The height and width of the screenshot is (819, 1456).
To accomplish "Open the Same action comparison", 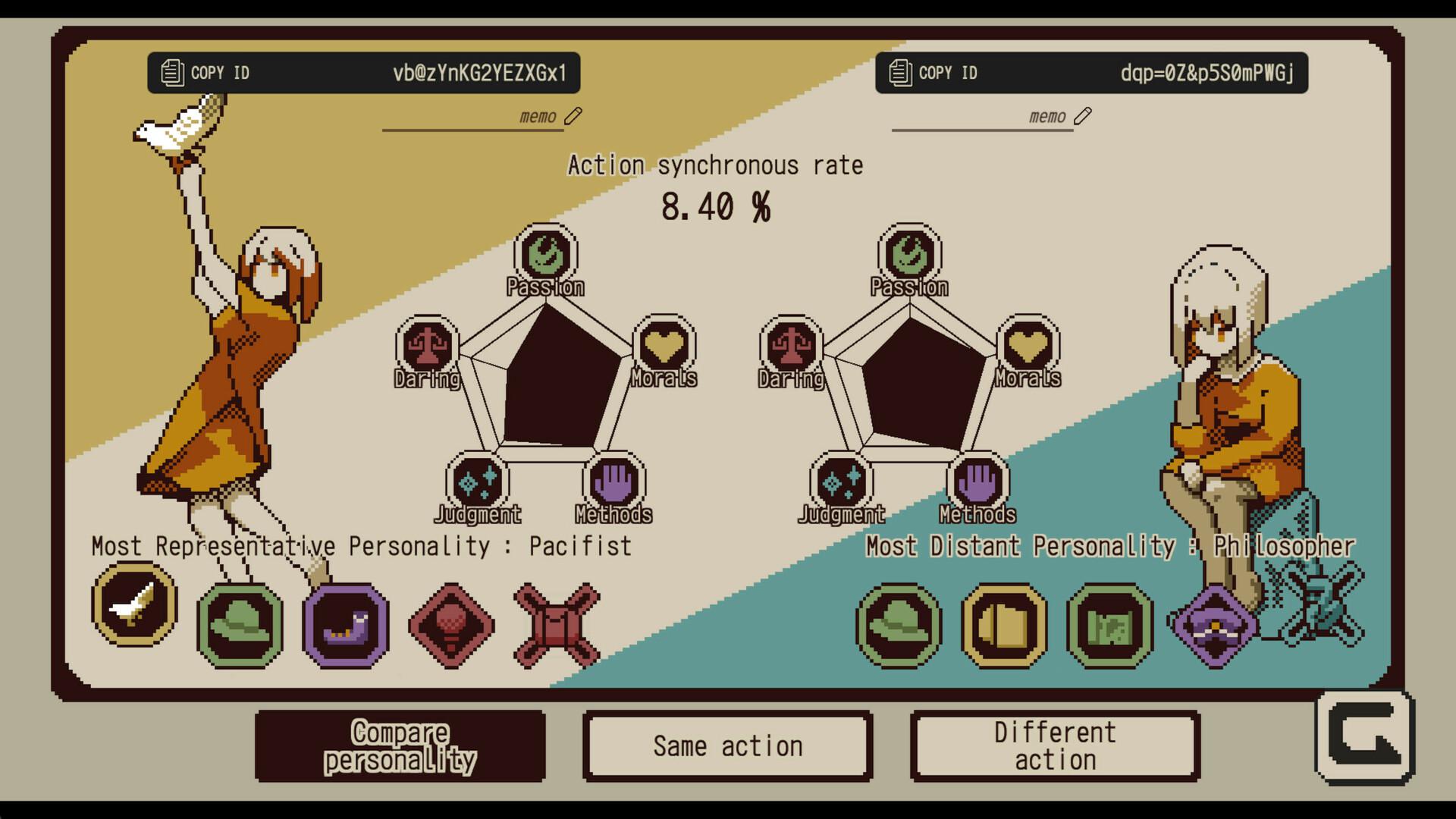I will click(x=728, y=745).
